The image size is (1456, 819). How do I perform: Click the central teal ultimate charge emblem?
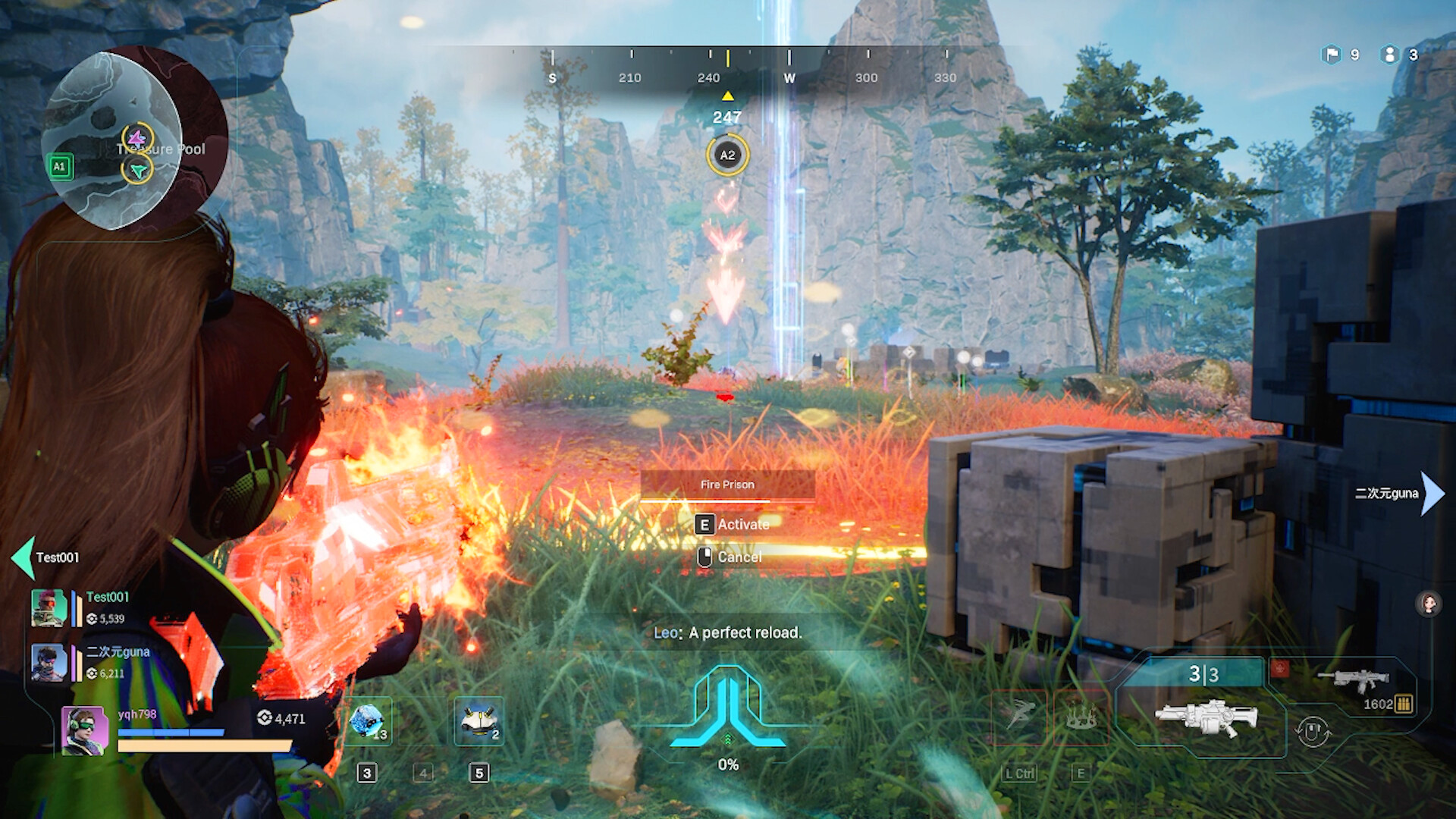tap(728, 707)
